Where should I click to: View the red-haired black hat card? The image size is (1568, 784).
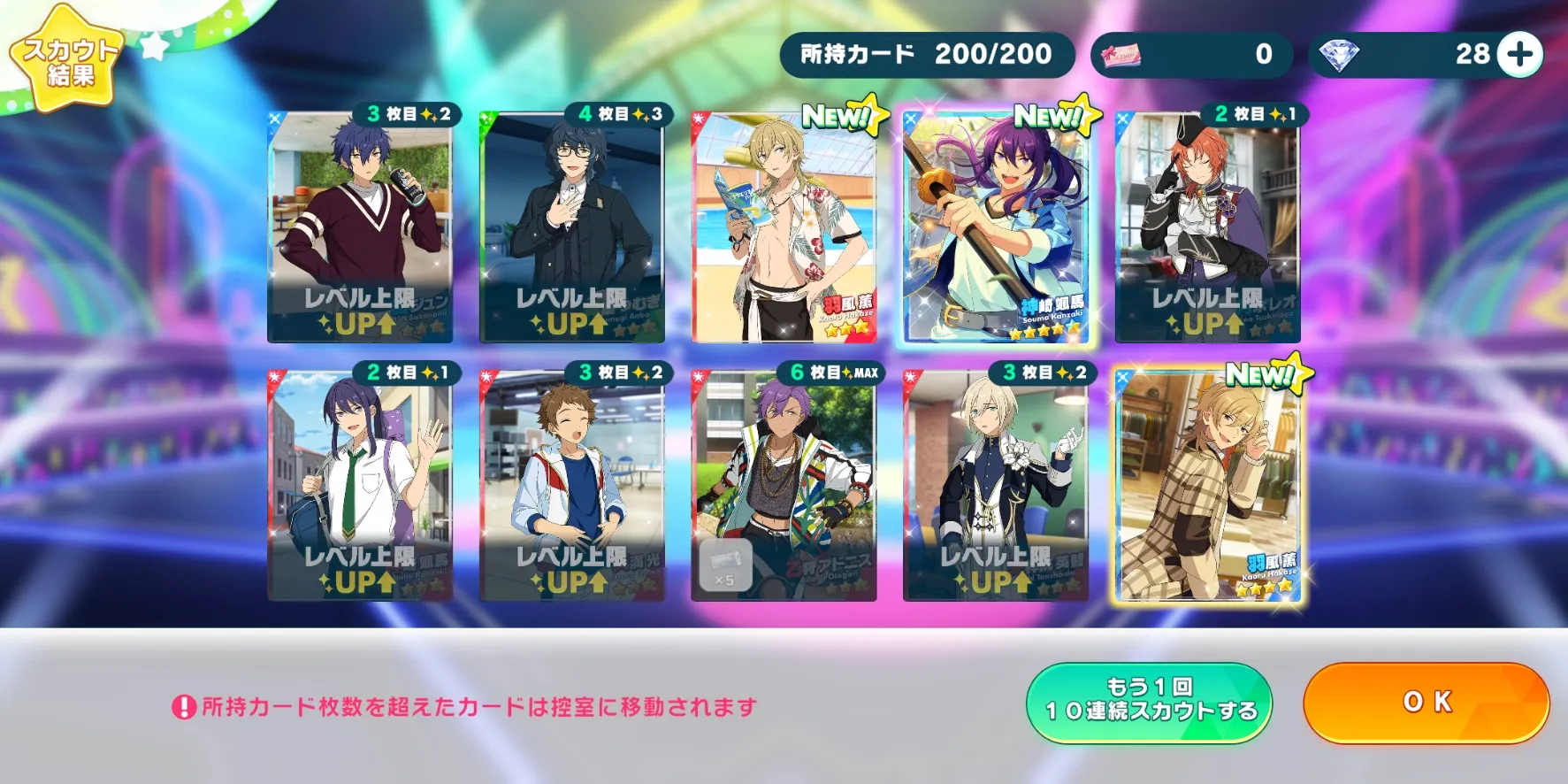coord(1207,227)
